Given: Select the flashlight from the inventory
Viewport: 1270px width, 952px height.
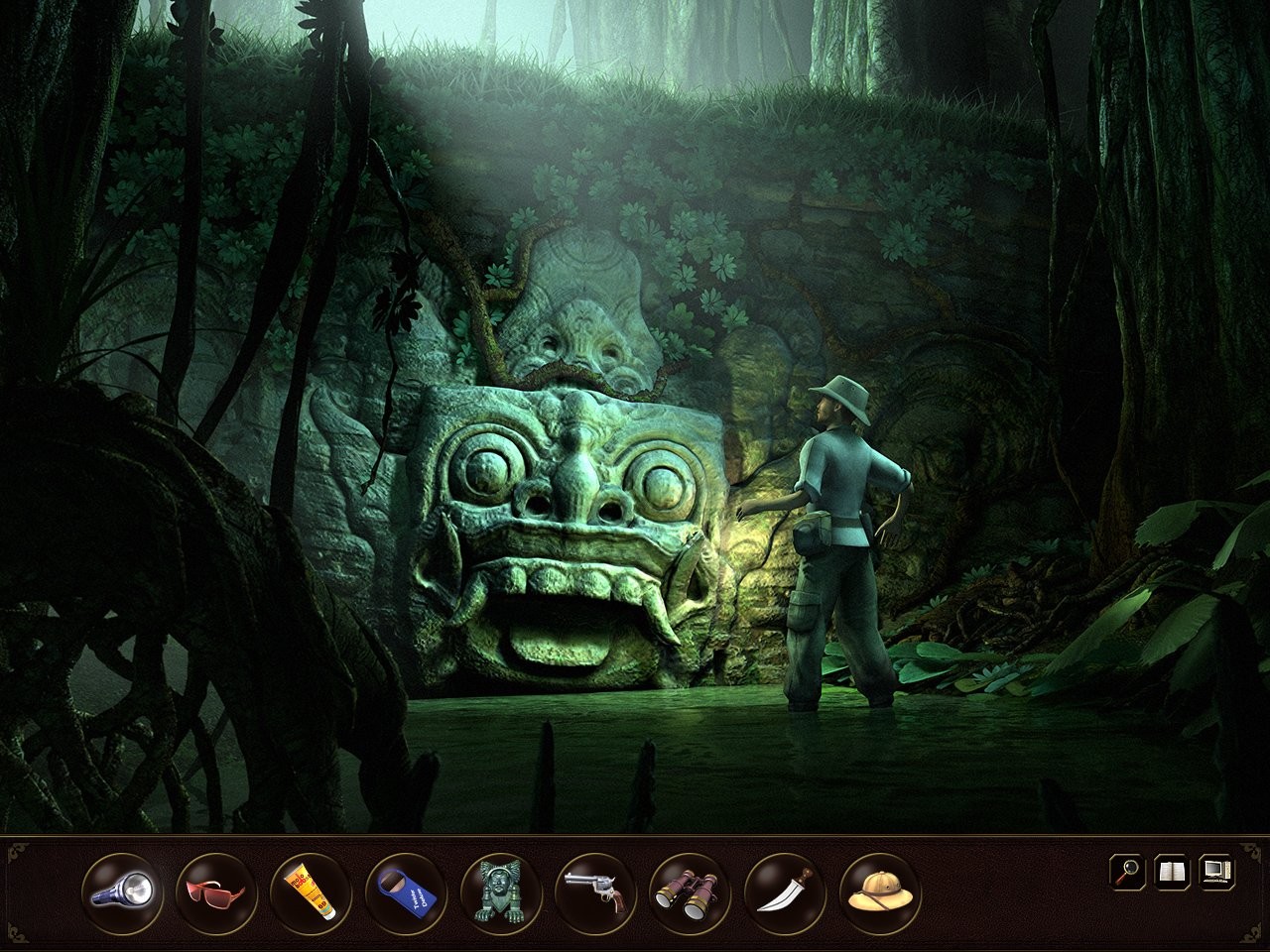Looking at the screenshot, I should [x=120, y=889].
